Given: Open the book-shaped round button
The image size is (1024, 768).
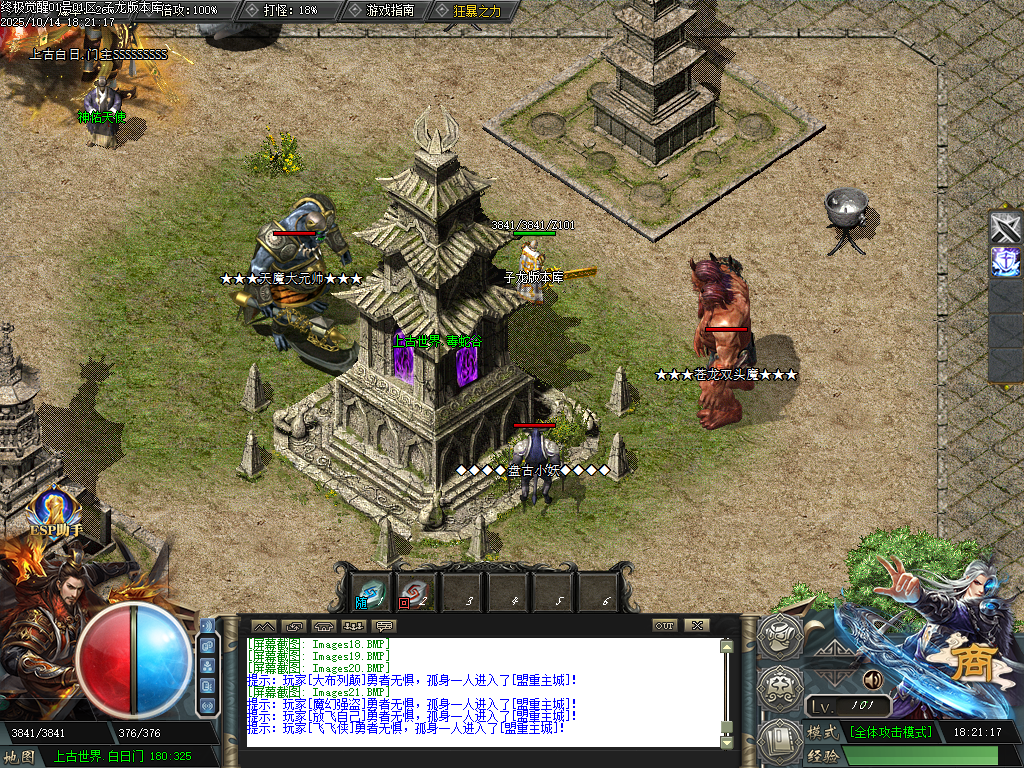Looking at the screenshot, I should 781,739.
